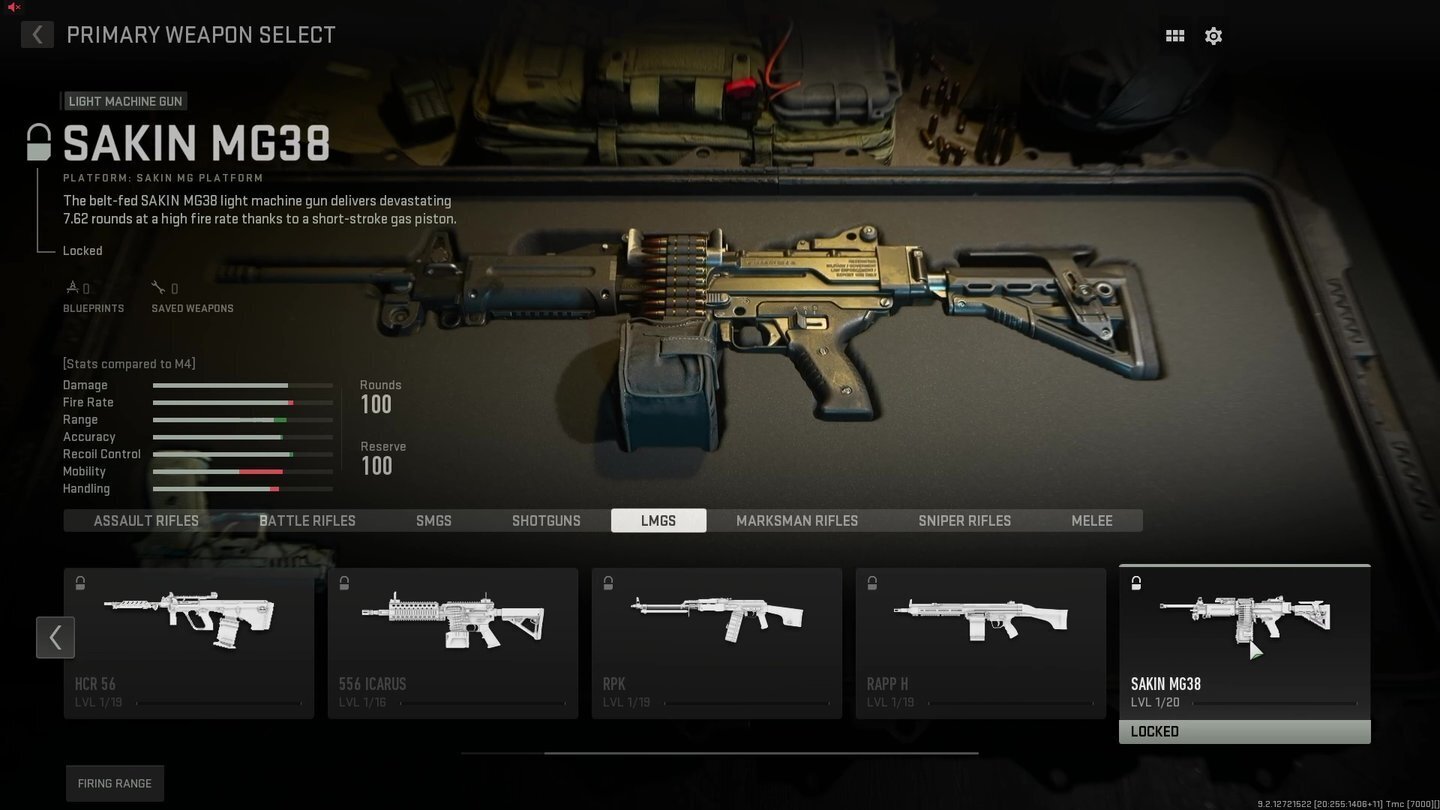Screen dimensions: 1440x810
Task: Click the padlock icon on the HCR 56 card
Action: click(x=80, y=583)
